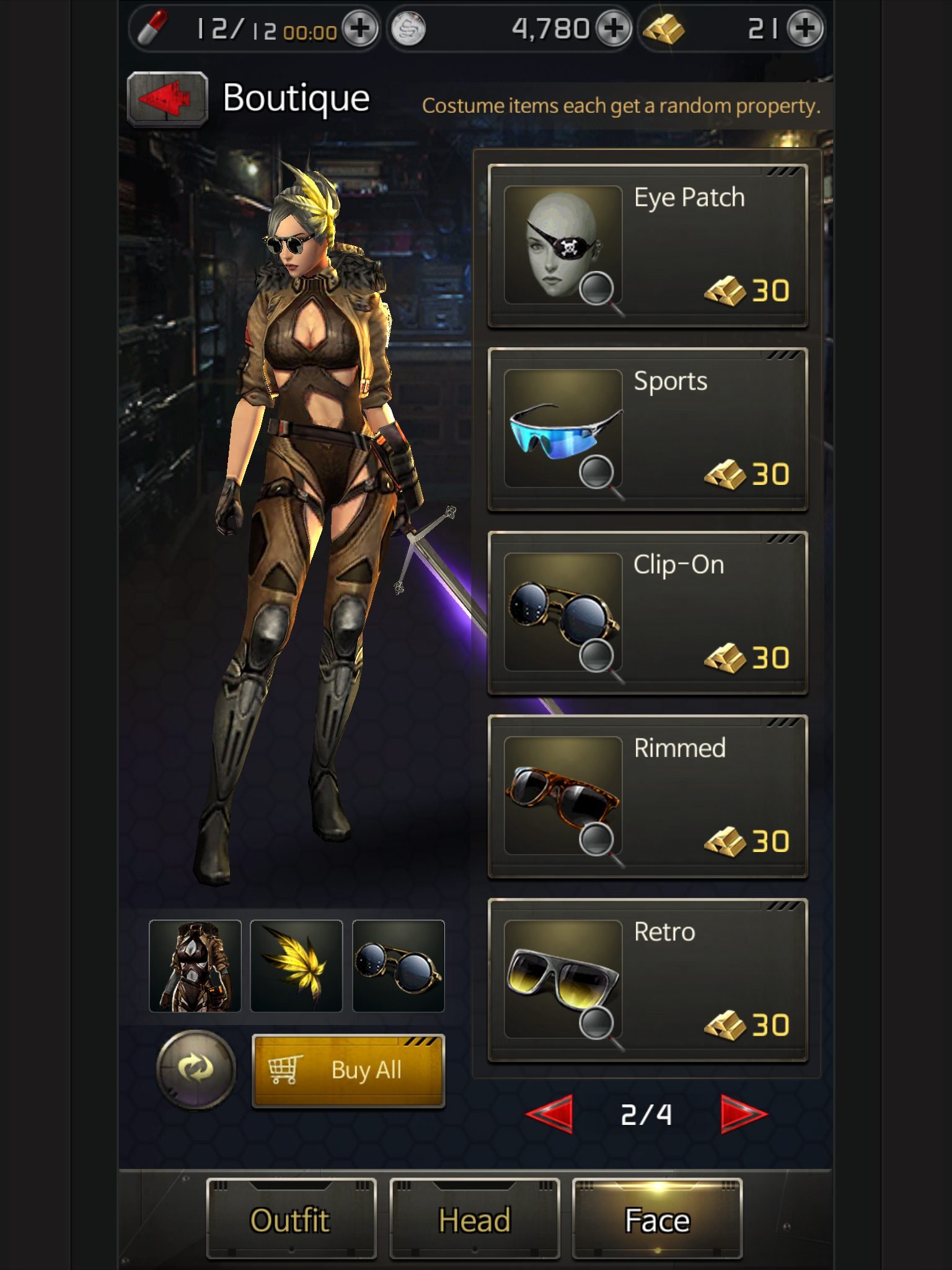Click the equipped round sunglasses thumbnail
Screen dimensions: 952x1270
(x=398, y=966)
